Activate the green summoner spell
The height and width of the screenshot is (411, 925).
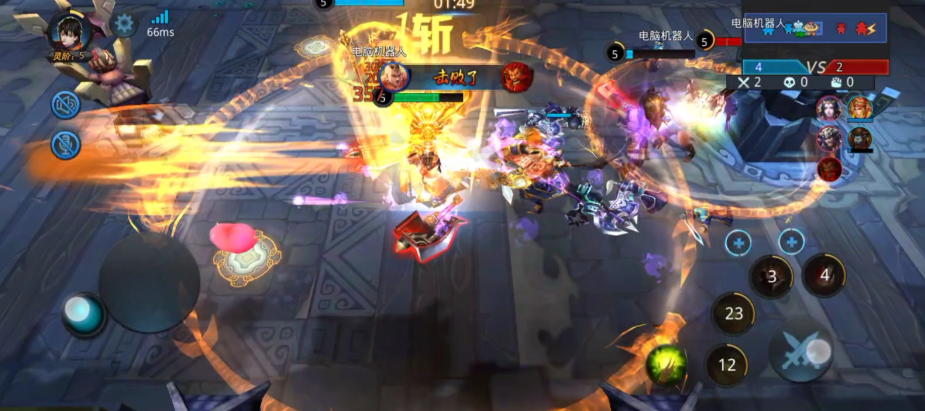tap(666, 358)
